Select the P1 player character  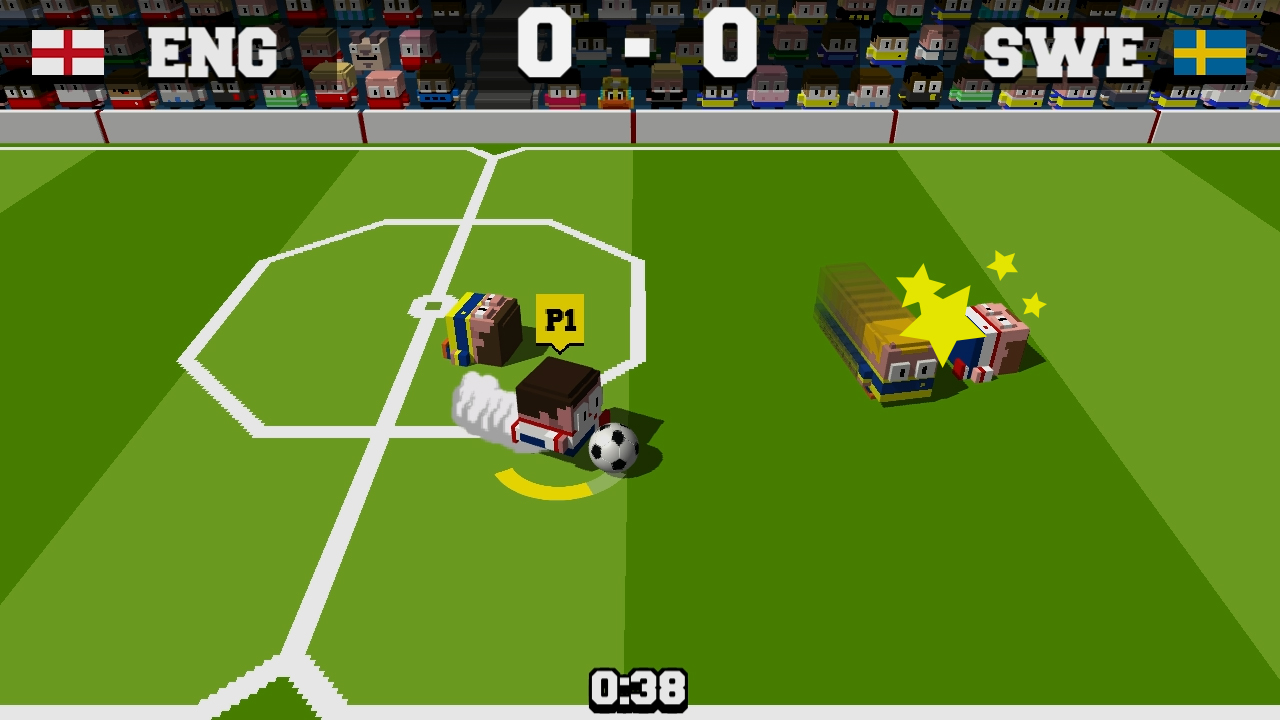pos(558,410)
